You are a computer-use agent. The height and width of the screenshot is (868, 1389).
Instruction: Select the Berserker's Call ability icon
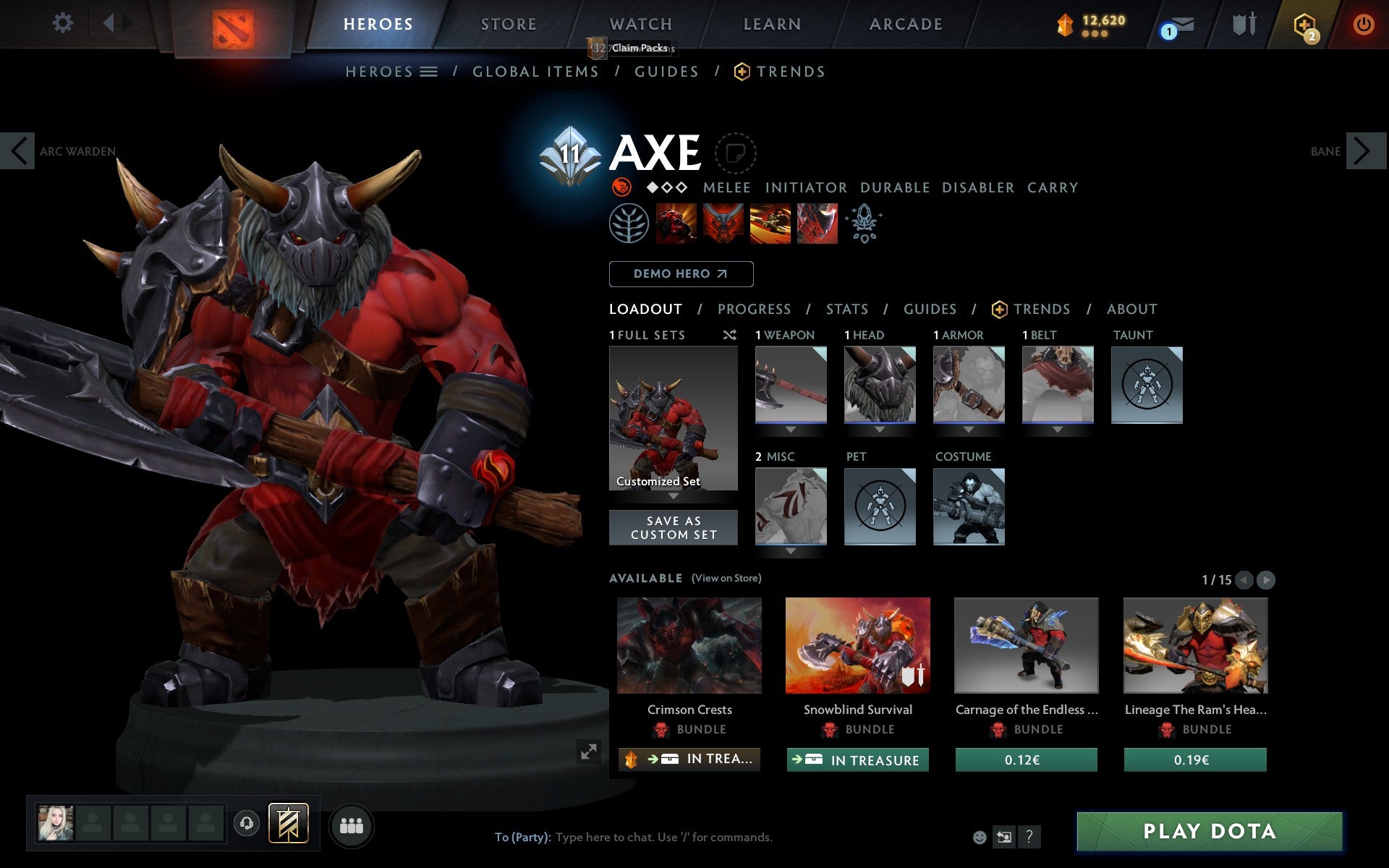pos(676,224)
